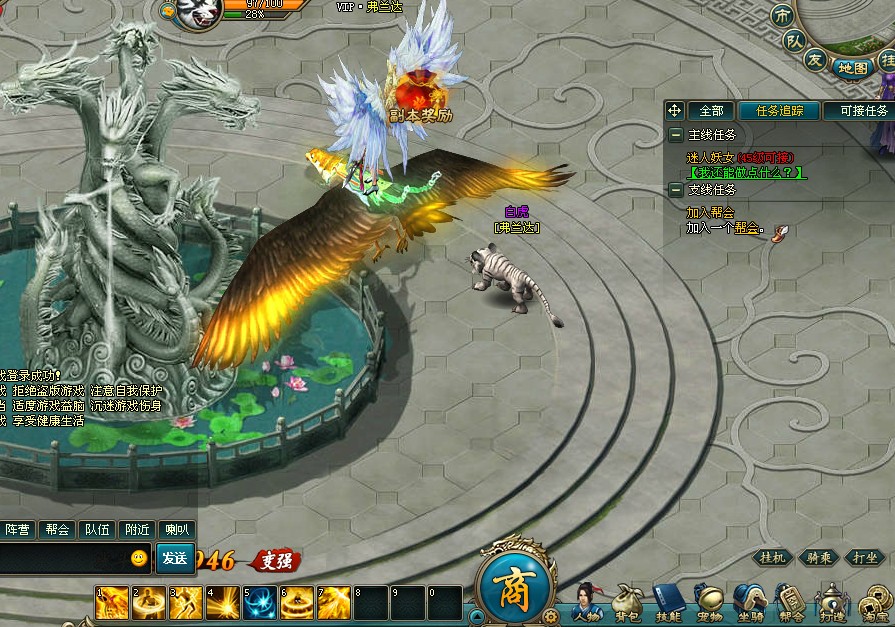
Task: Open the 背包 bag inventory
Action: (627, 605)
